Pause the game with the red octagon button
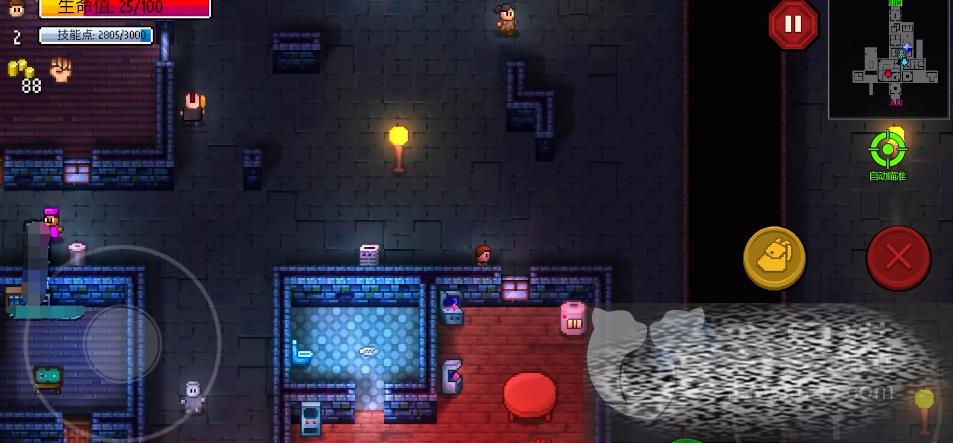Viewport: 953px width, 443px height. (793, 24)
